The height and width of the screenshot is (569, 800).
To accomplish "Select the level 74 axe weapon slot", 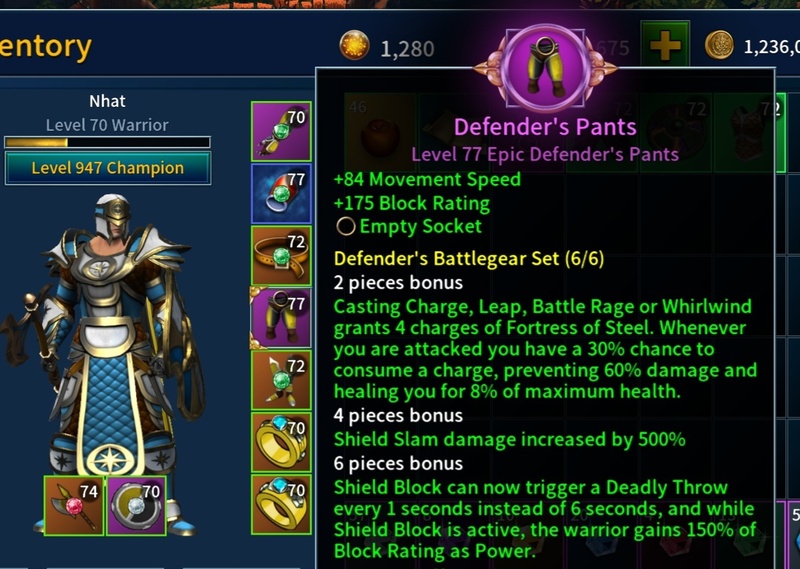I will click(73, 505).
